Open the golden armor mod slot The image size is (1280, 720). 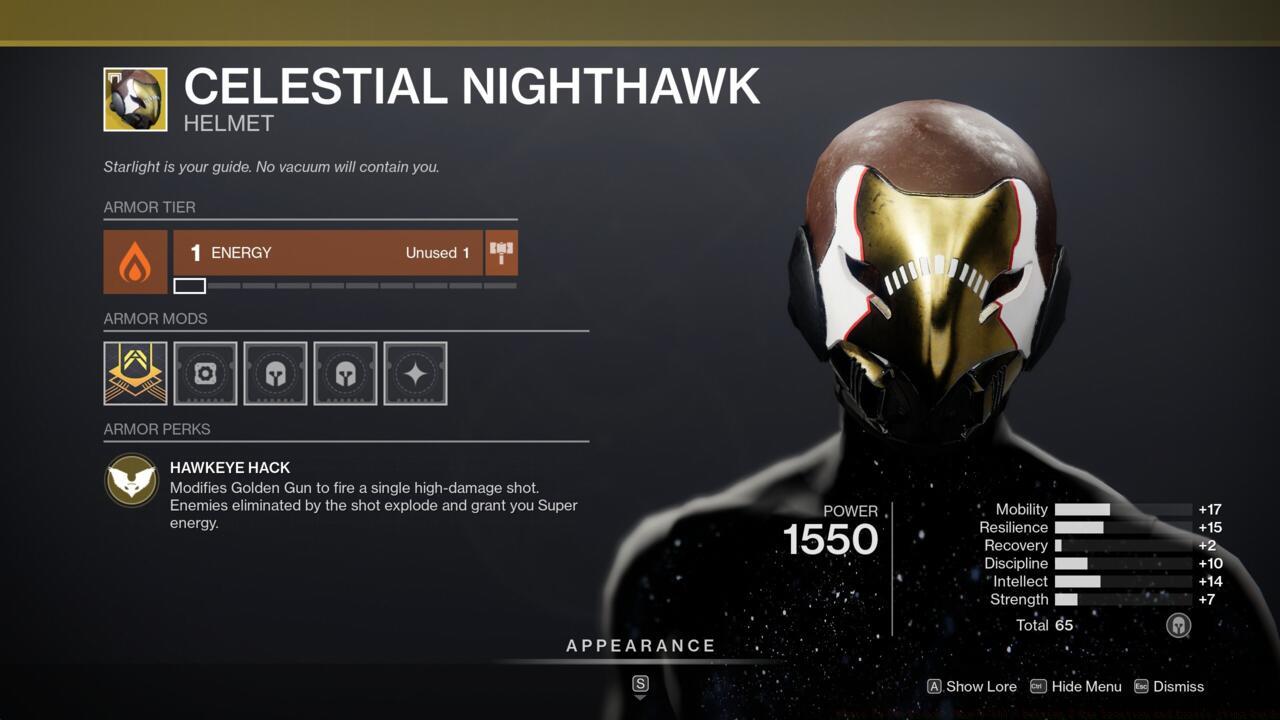tap(135, 373)
